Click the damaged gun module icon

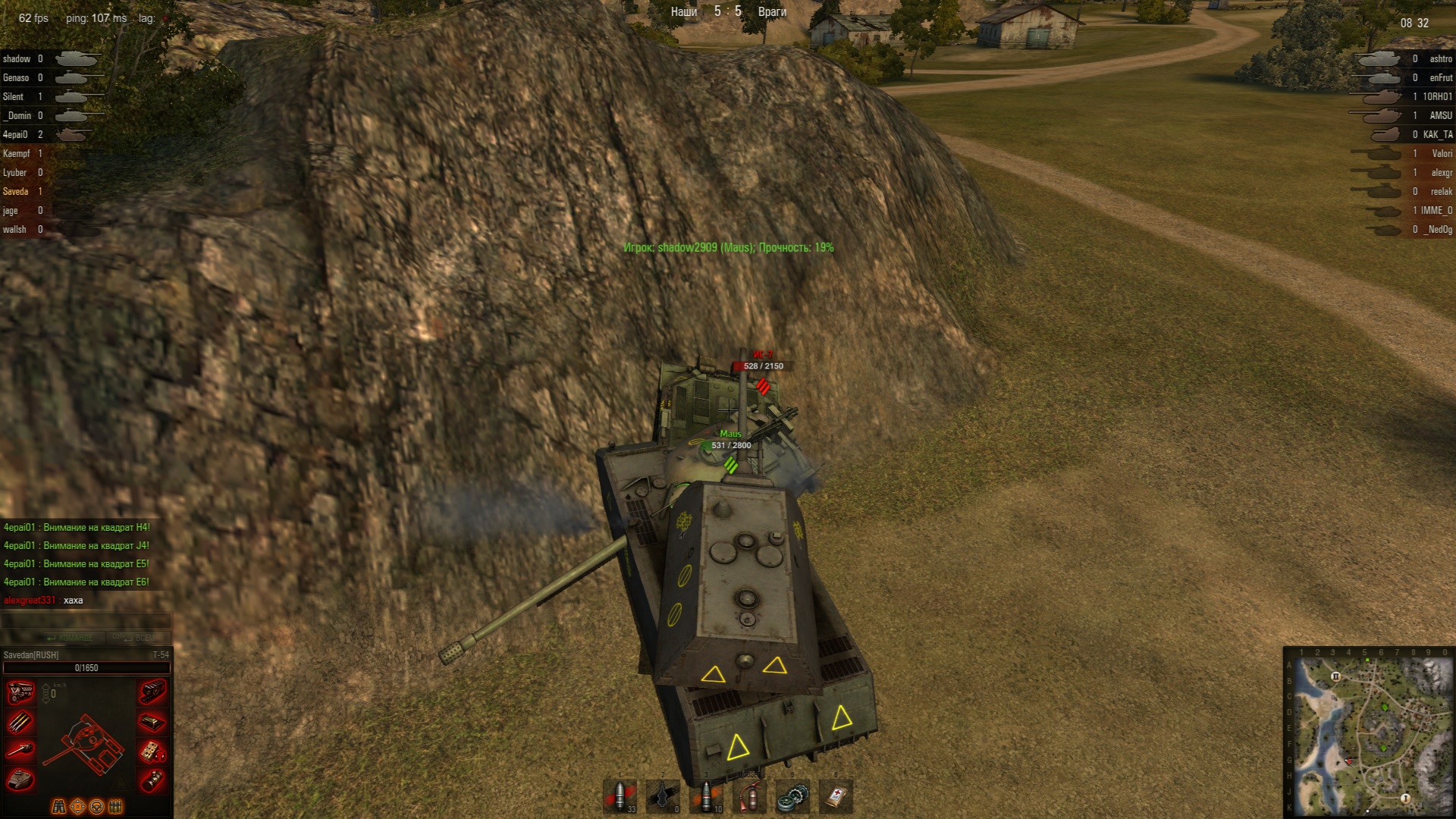coord(20,751)
